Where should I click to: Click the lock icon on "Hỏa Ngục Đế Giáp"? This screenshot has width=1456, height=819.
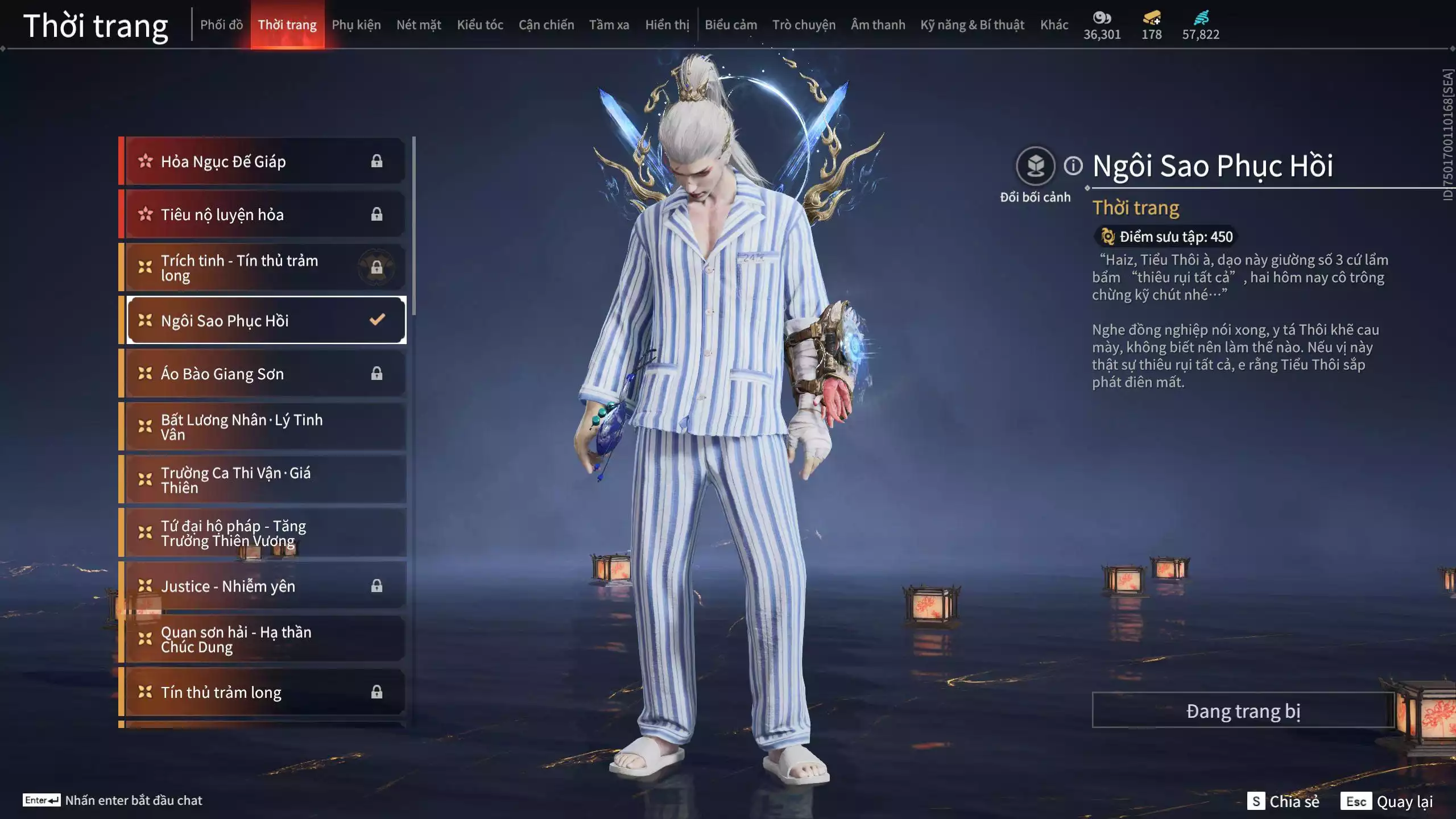click(x=377, y=161)
